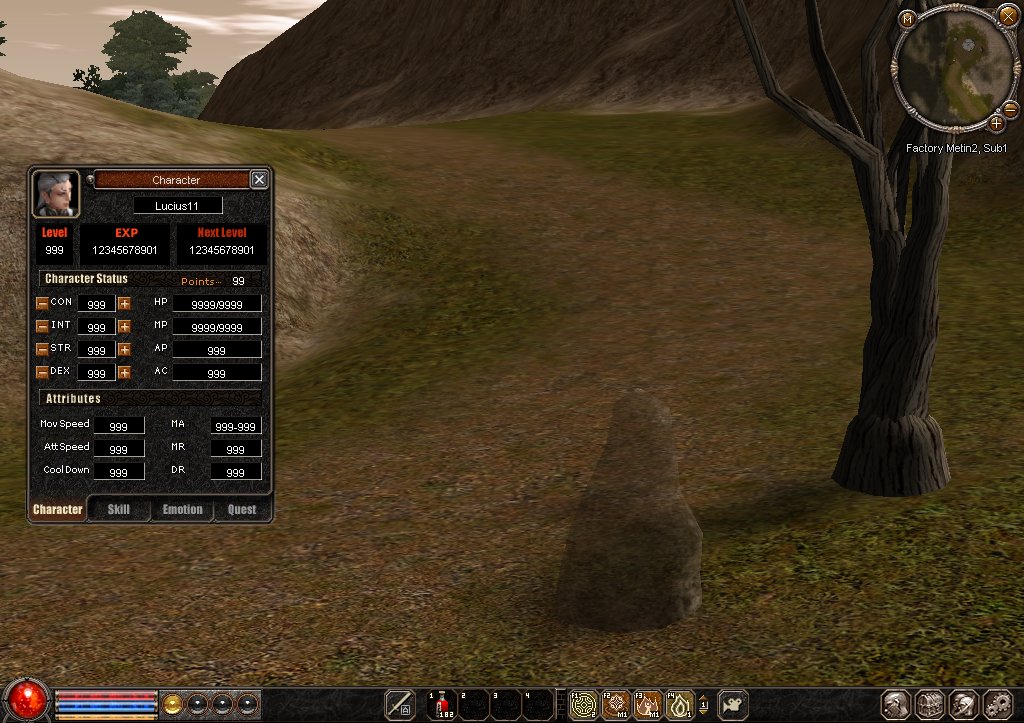The height and width of the screenshot is (723, 1024).
Task: Open the Emotion tab
Action: (182, 509)
